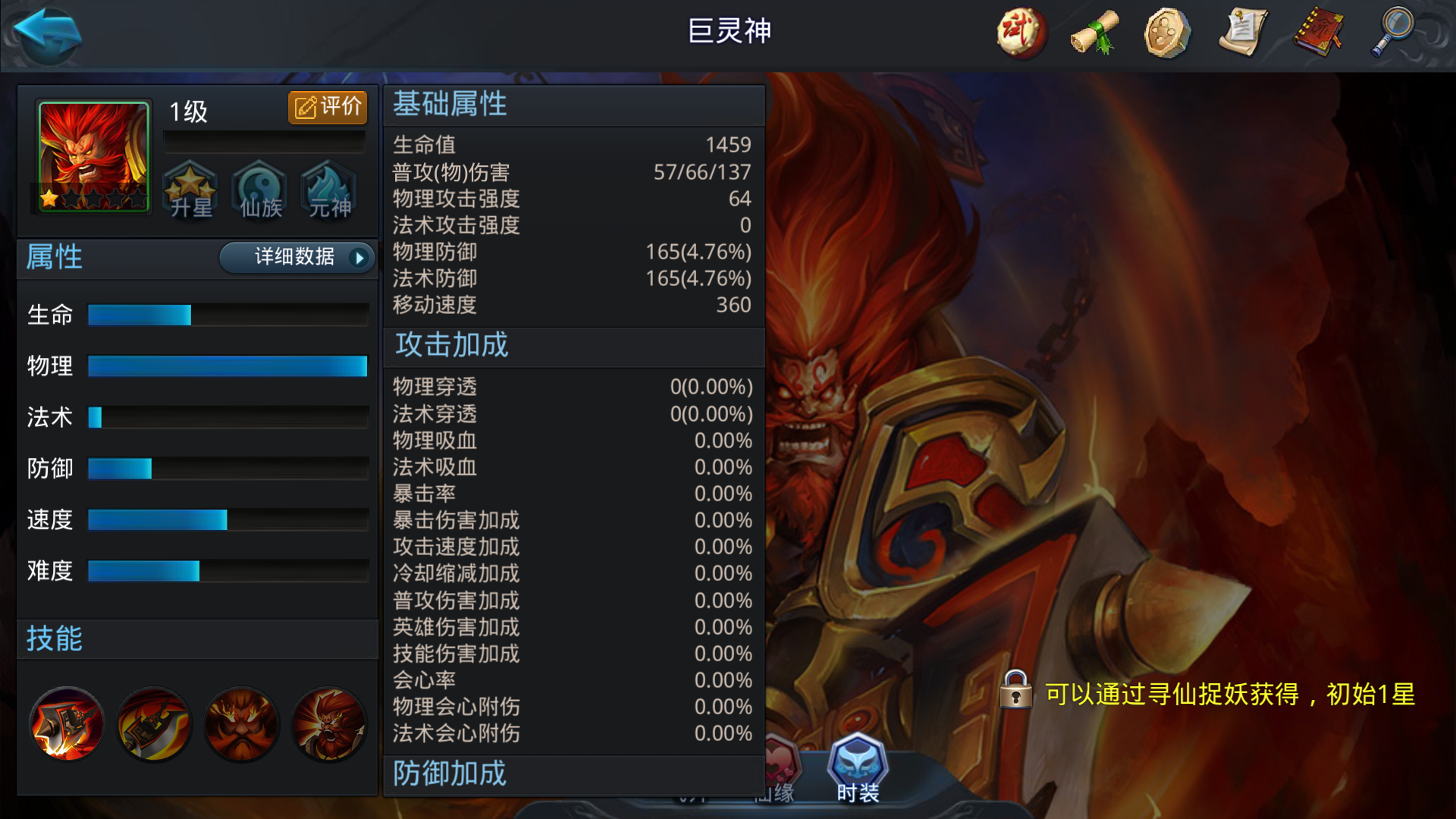Click the 巨灵神 hero portrait thumbnail
Image resolution: width=1456 pixels, height=819 pixels.
tap(93, 157)
